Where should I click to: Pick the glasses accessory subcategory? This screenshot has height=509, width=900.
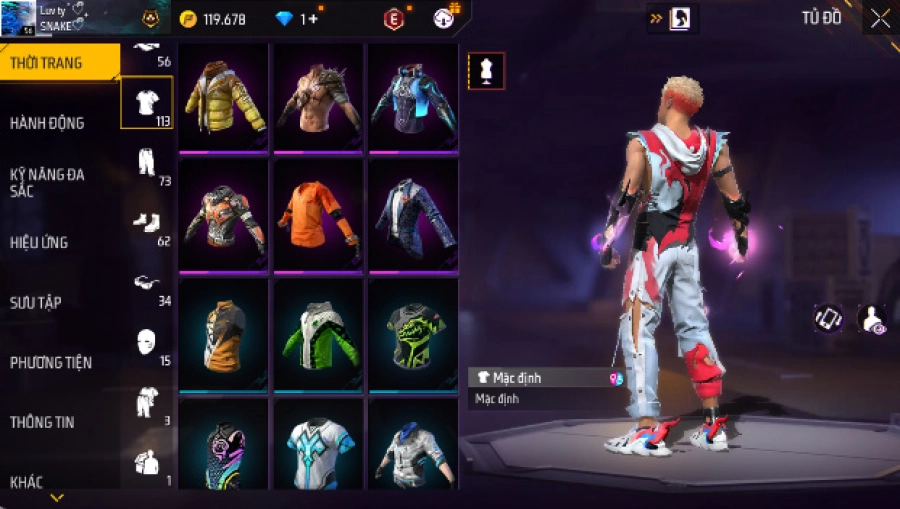tap(146, 283)
